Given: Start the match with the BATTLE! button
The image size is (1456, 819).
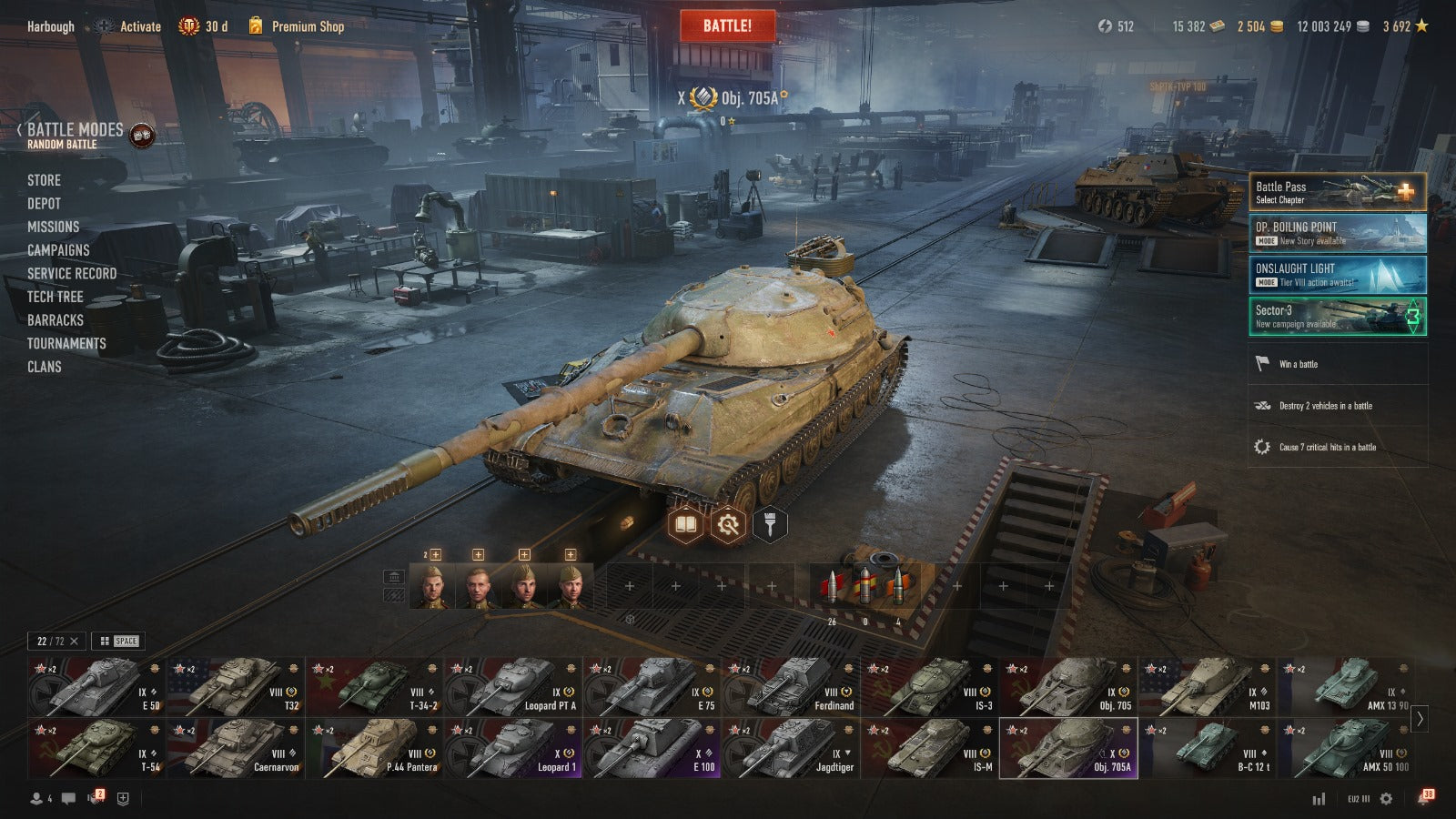Looking at the screenshot, I should pyautogui.click(x=727, y=25).
